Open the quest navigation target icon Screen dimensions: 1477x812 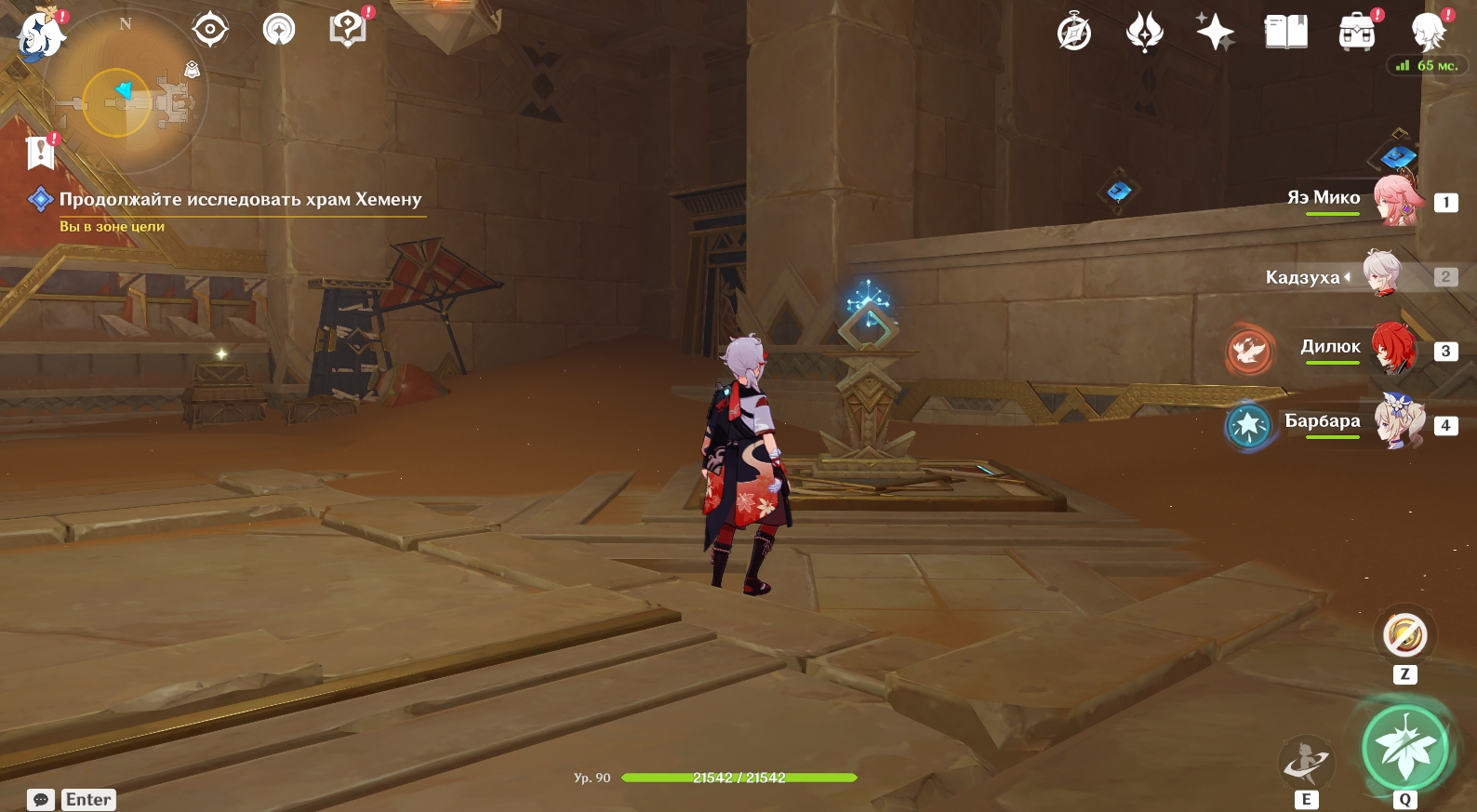[x=210, y=30]
